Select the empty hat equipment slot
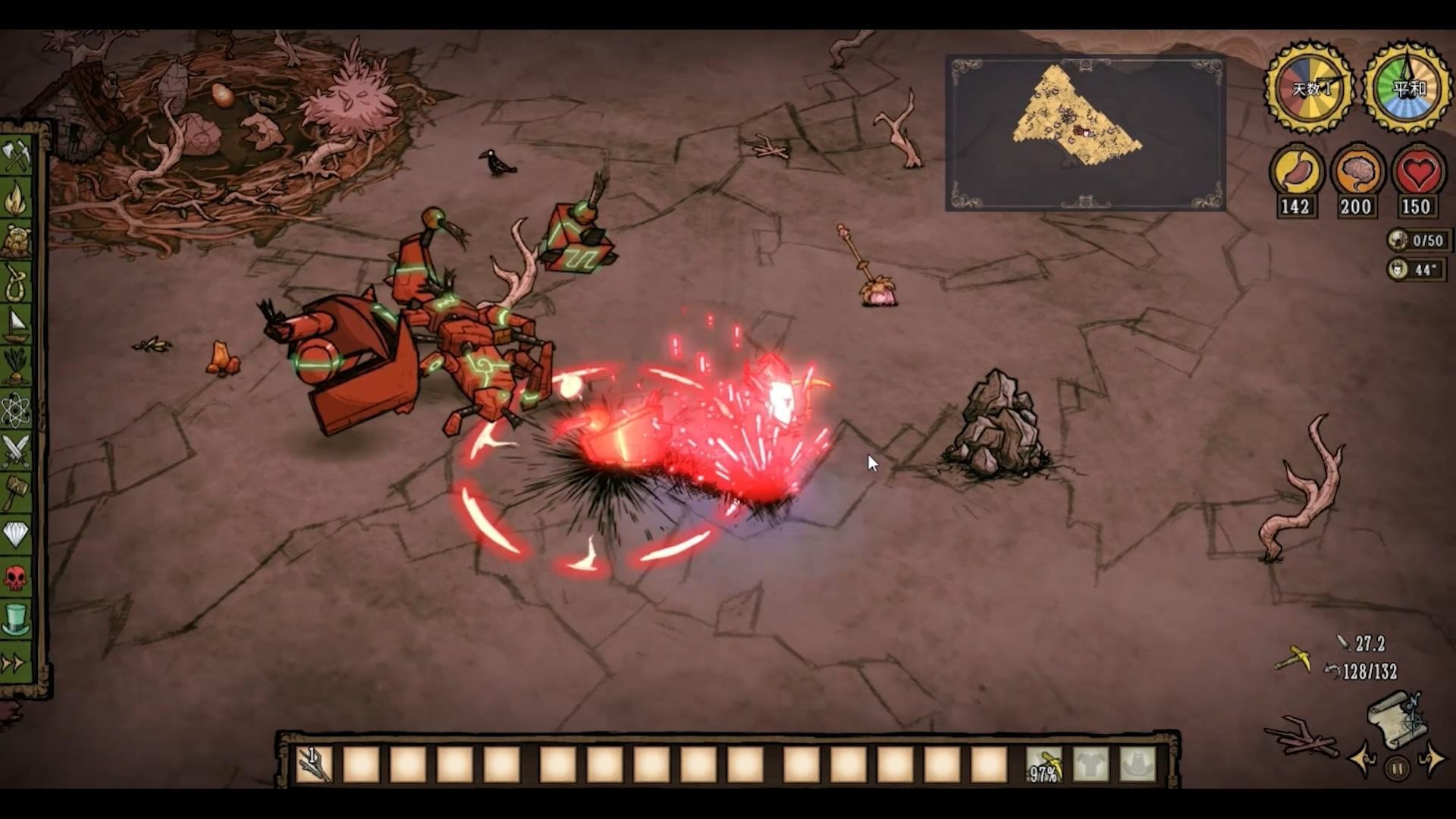The height and width of the screenshot is (819, 1456). (1137, 764)
